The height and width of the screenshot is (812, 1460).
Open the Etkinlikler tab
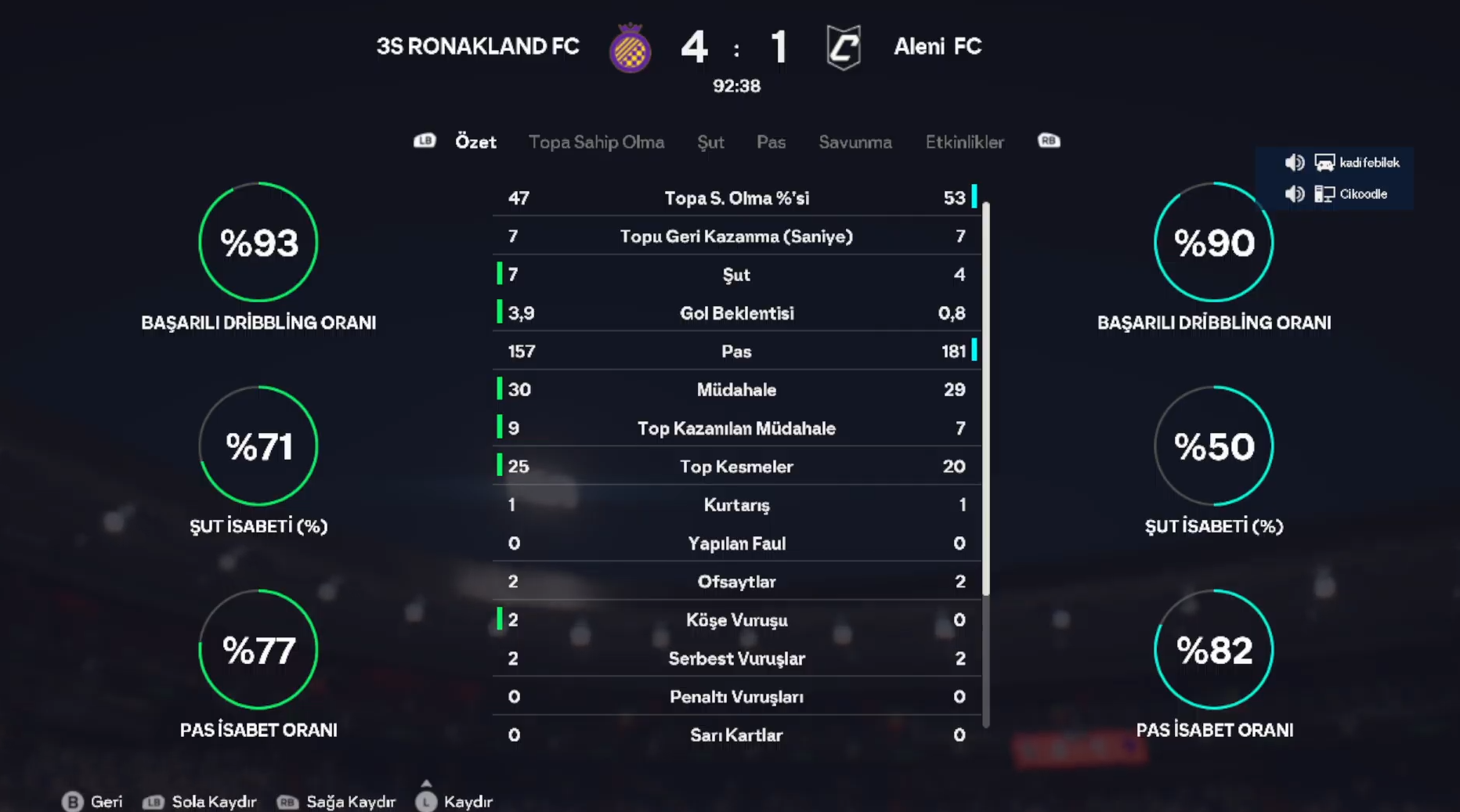[x=964, y=142]
